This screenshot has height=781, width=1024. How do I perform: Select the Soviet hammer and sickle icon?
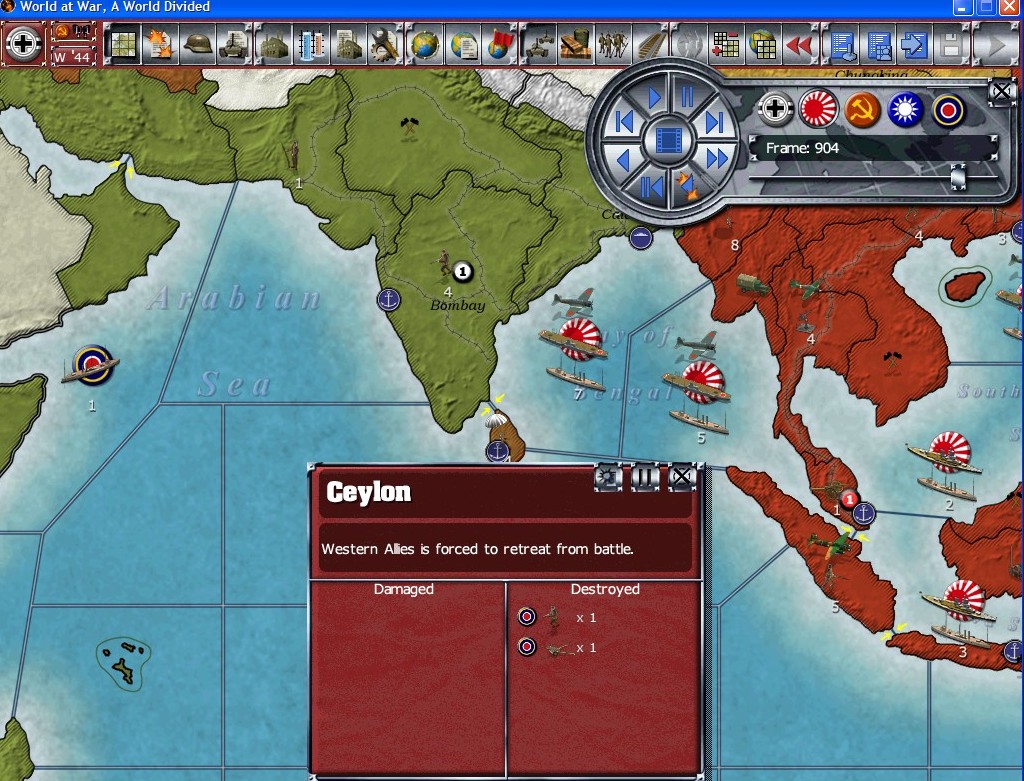pyautogui.click(x=862, y=110)
